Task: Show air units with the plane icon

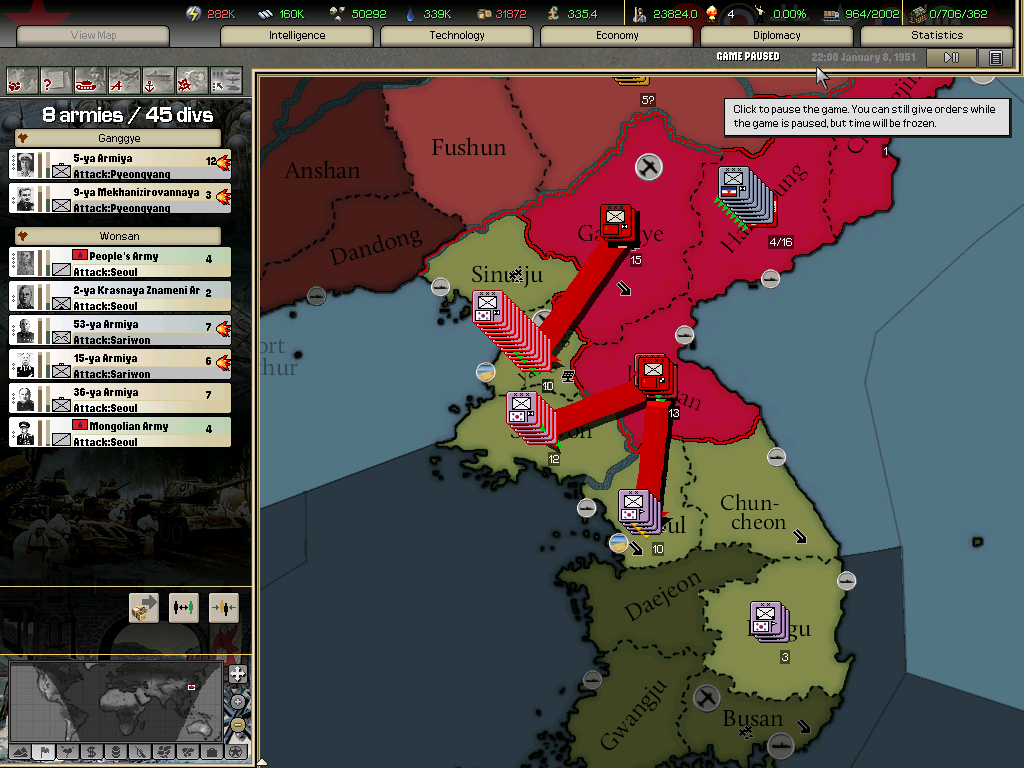Action: [x=124, y=79]
